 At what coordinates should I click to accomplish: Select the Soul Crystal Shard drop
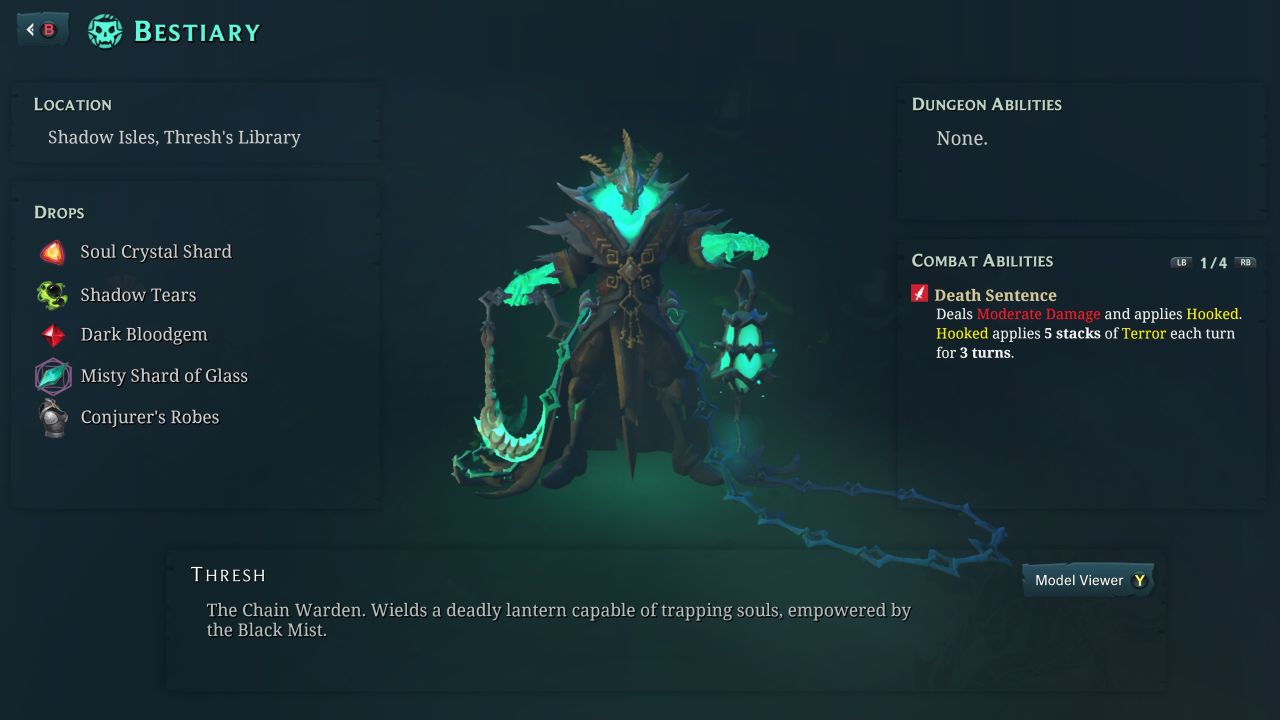[x=155, y=252]
